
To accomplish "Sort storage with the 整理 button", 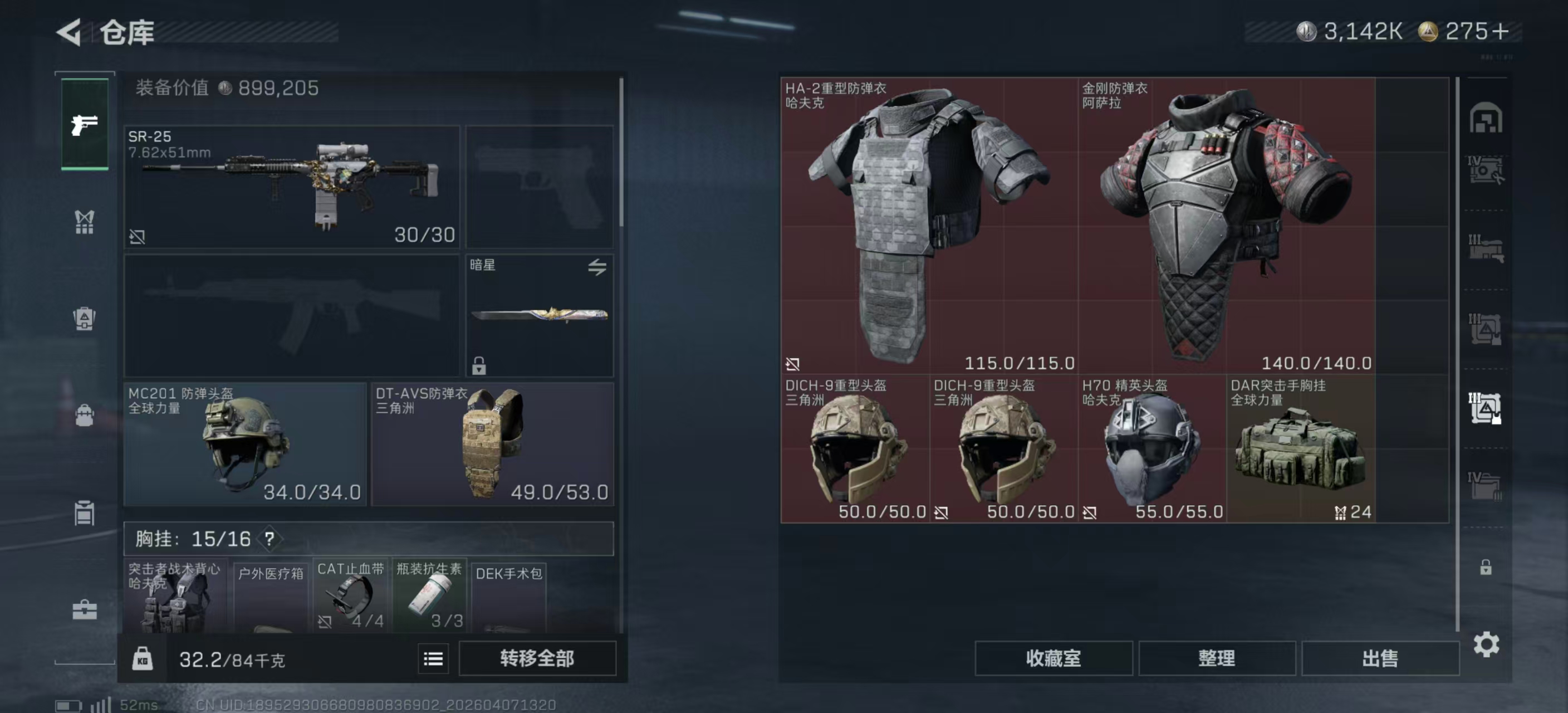I will pyautogui.click(x=1216, y=658).
